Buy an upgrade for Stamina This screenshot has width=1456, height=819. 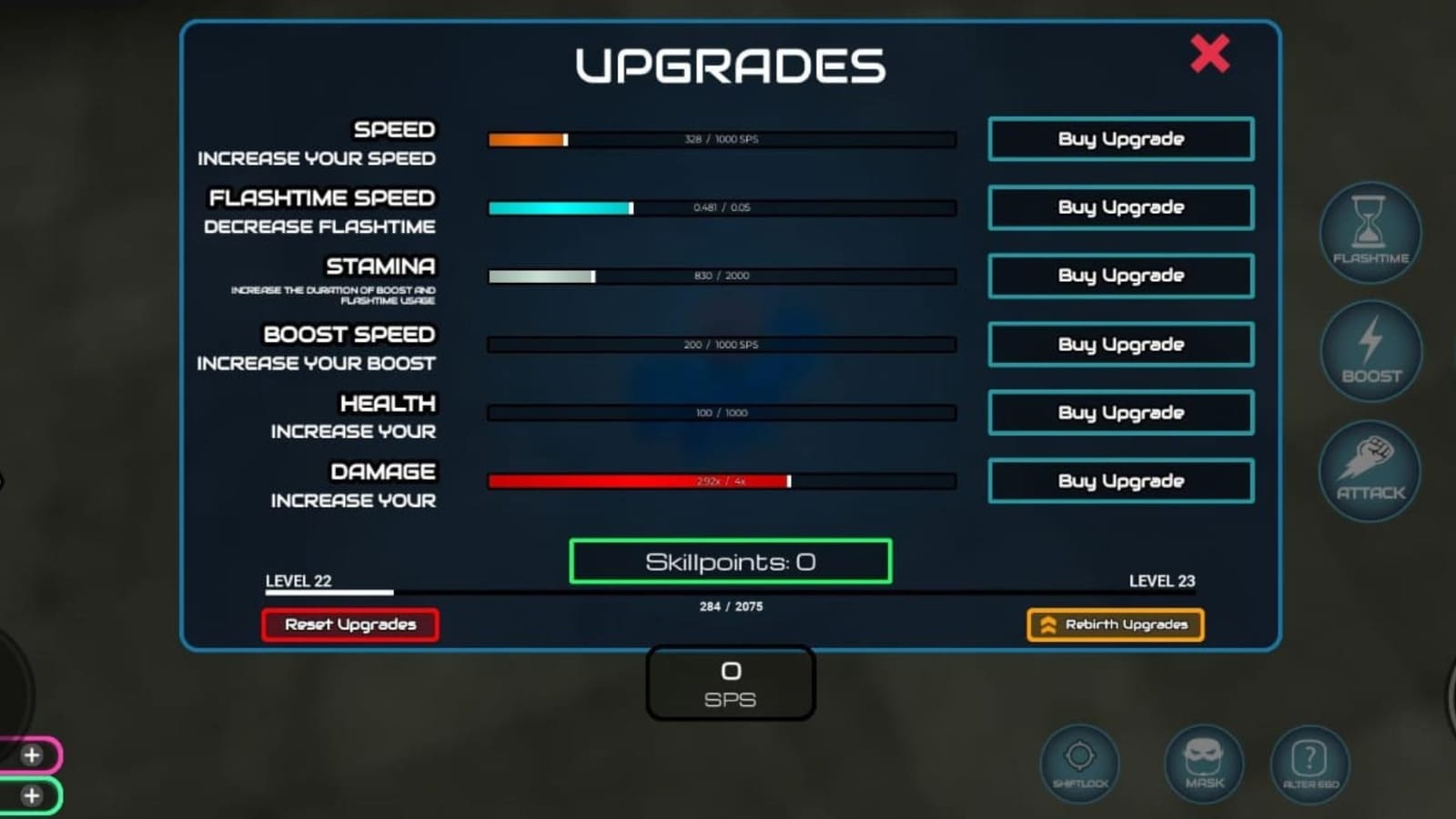[x=1120, y=276]
